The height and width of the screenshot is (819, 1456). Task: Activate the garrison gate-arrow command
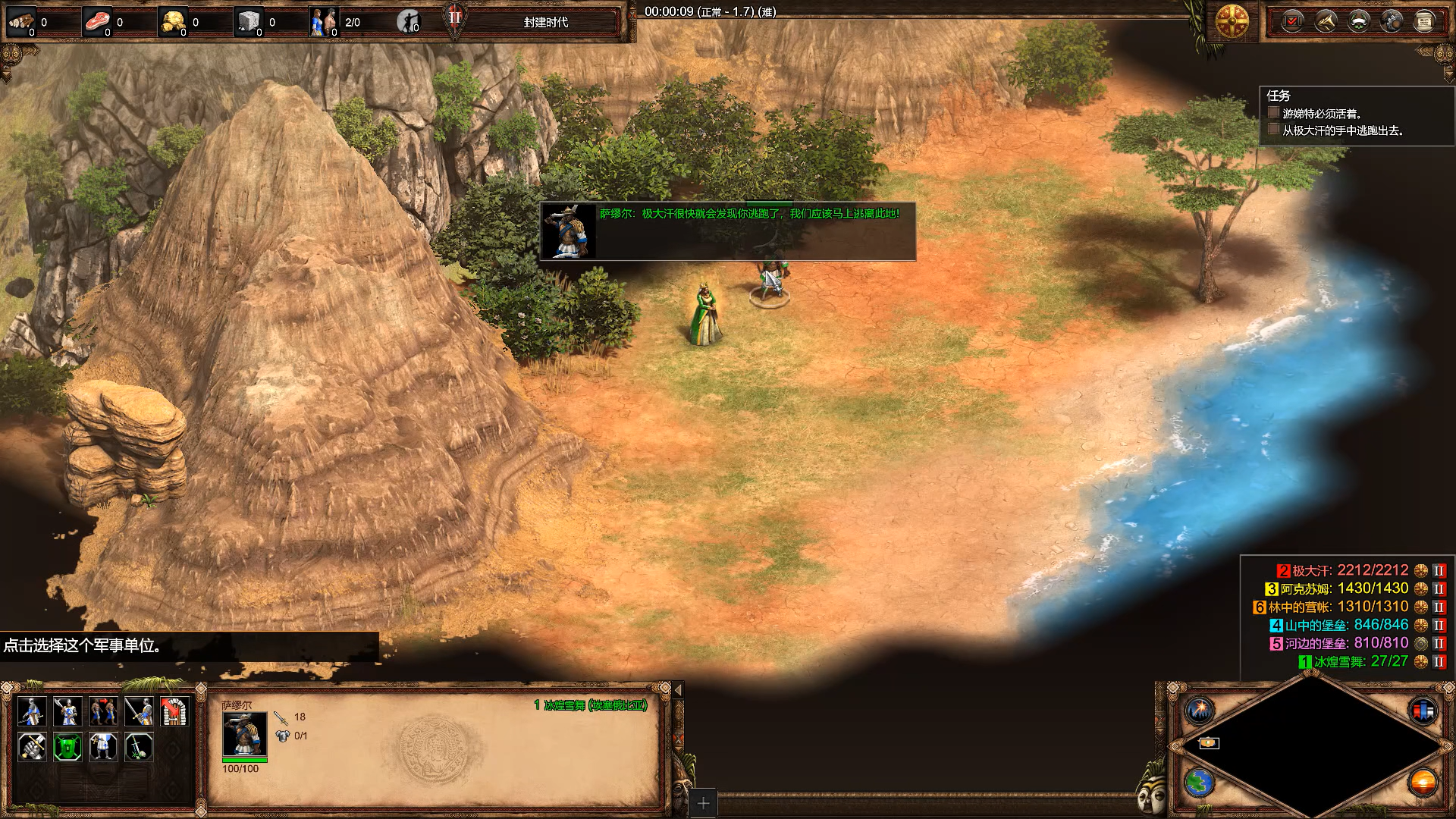pyautogui.click(x=174, y=711)
